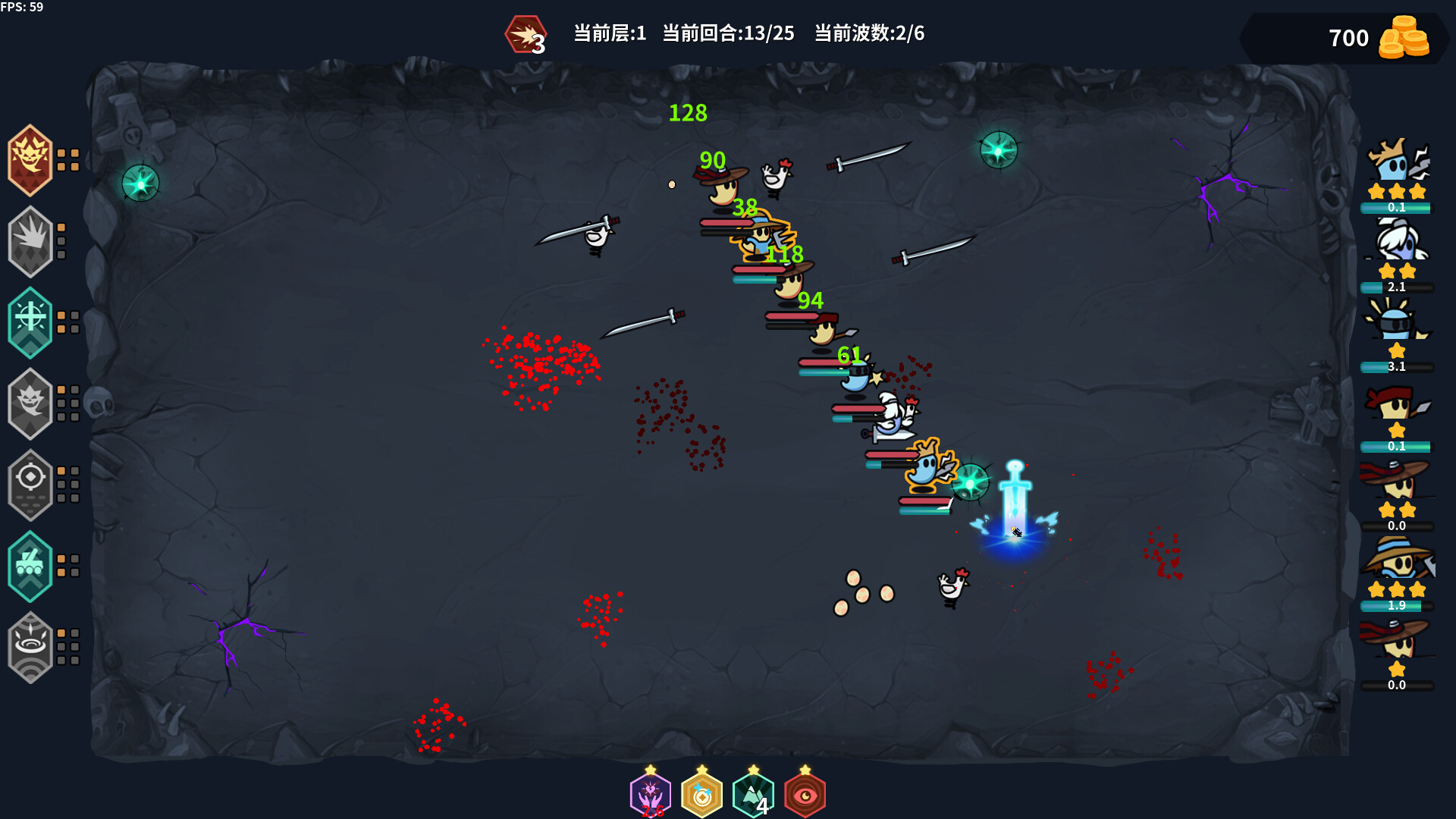
Task: Click the grayed-out claw strike skill
Action: coord(30,241)
